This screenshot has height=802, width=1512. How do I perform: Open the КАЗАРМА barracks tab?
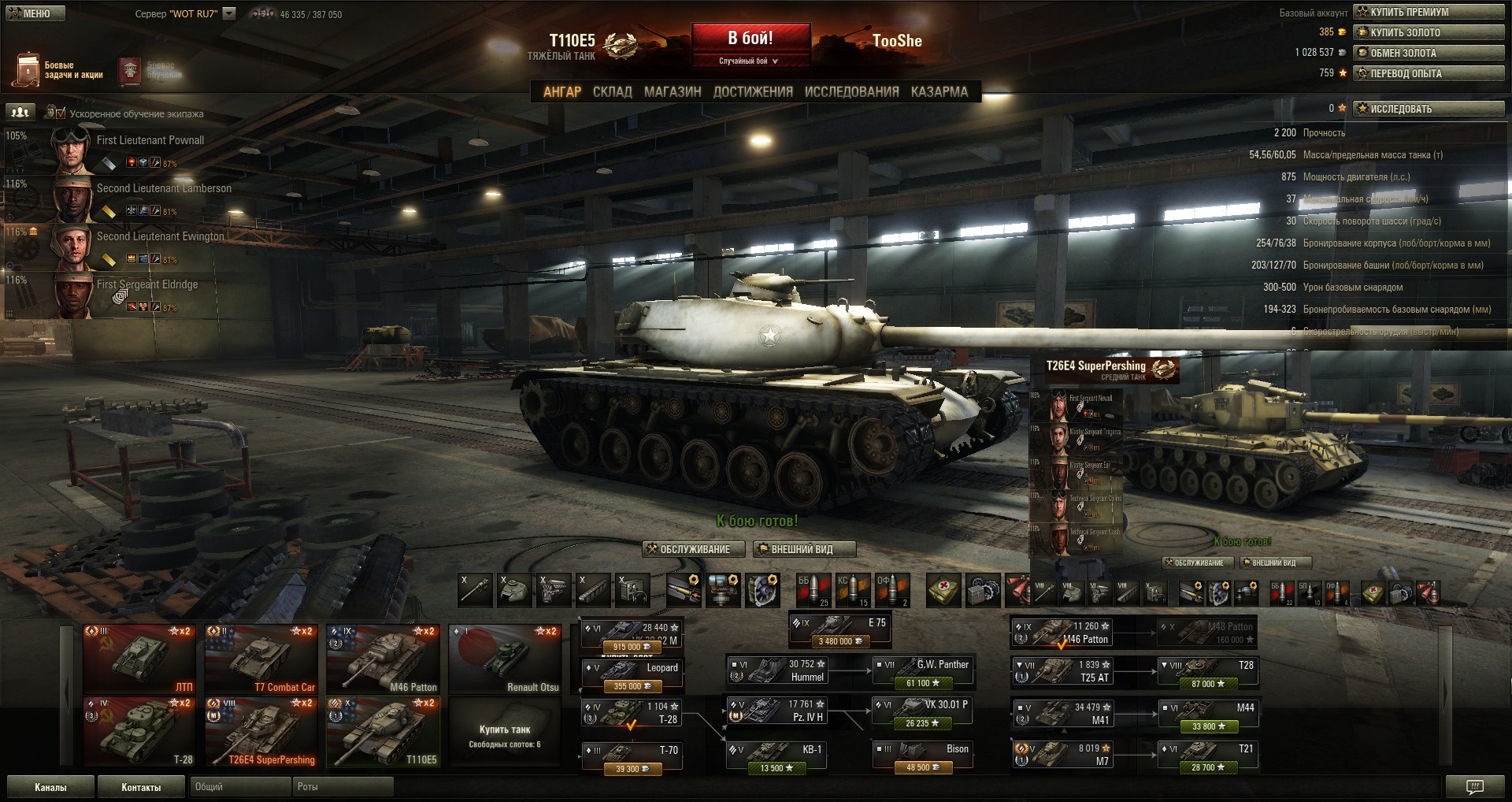[939, 92]
